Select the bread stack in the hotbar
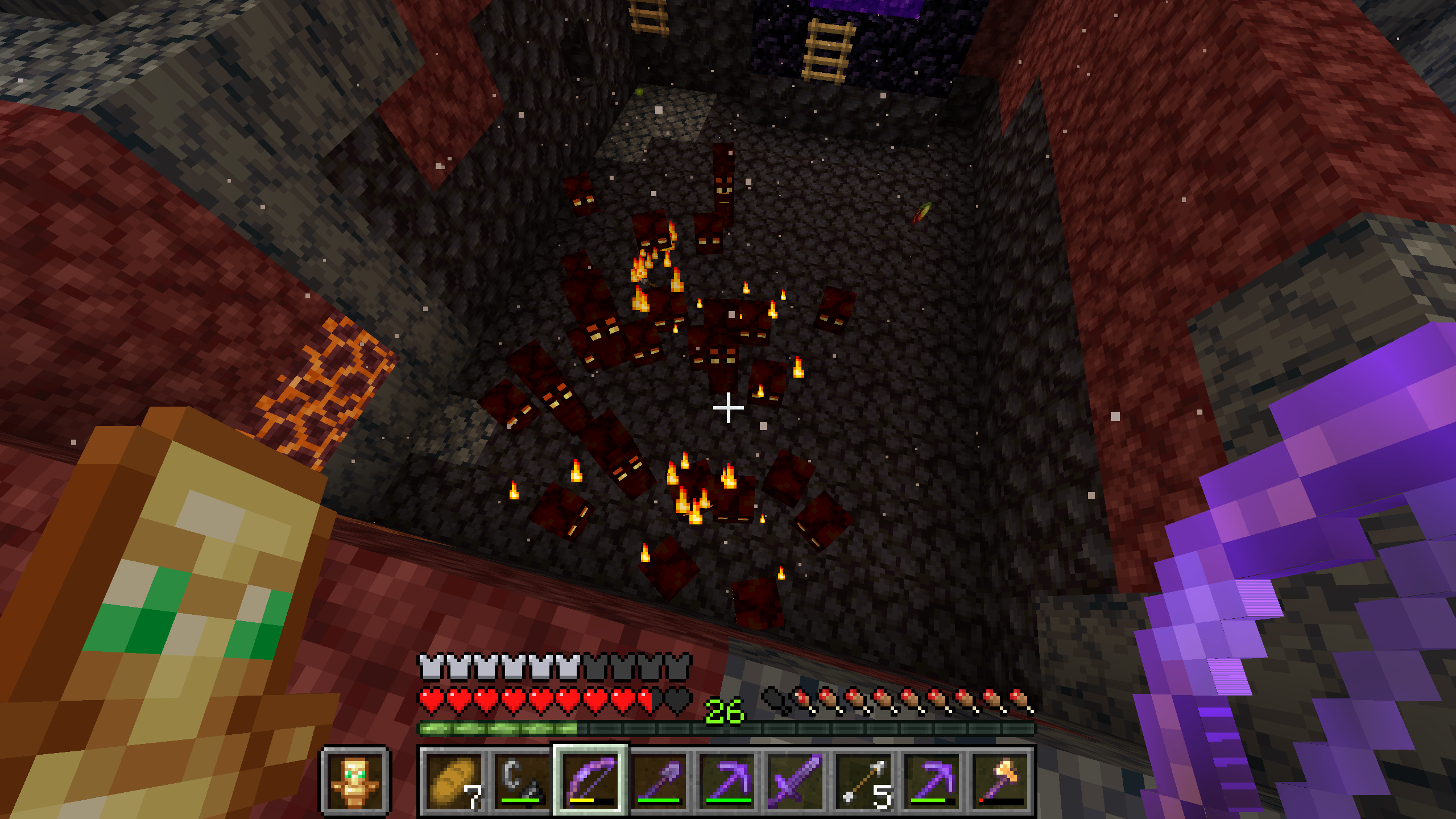 click(454, 780)
